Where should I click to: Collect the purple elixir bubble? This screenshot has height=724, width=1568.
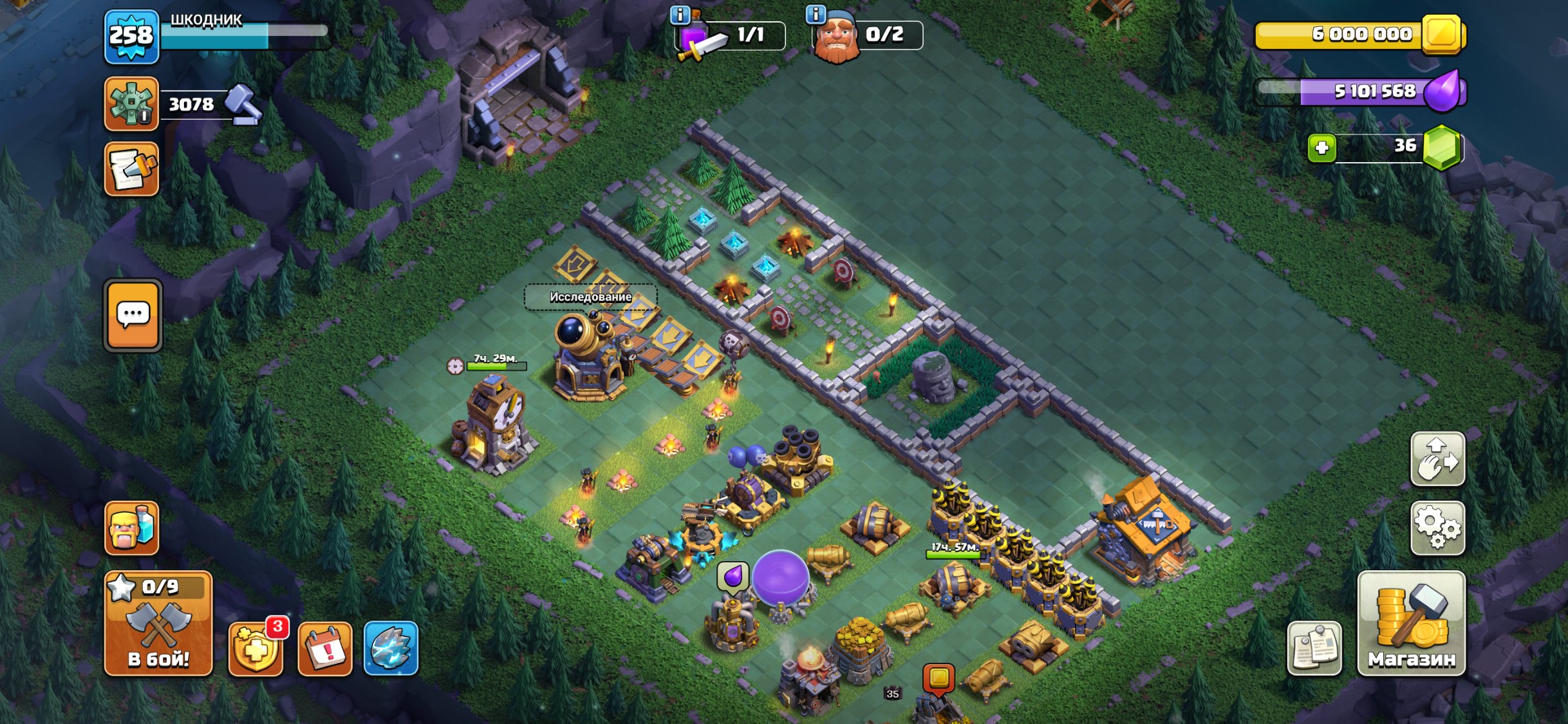pyautogui.click(x=780, y=577)
